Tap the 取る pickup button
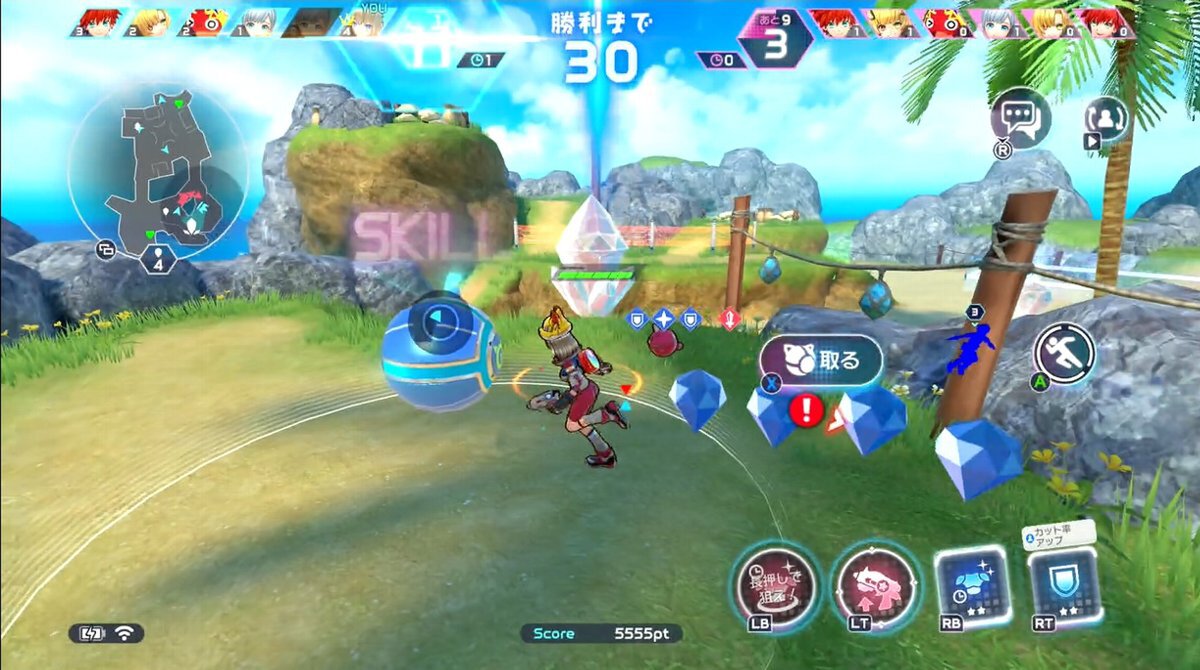The image size is (1200, 670). pos(822,360)
